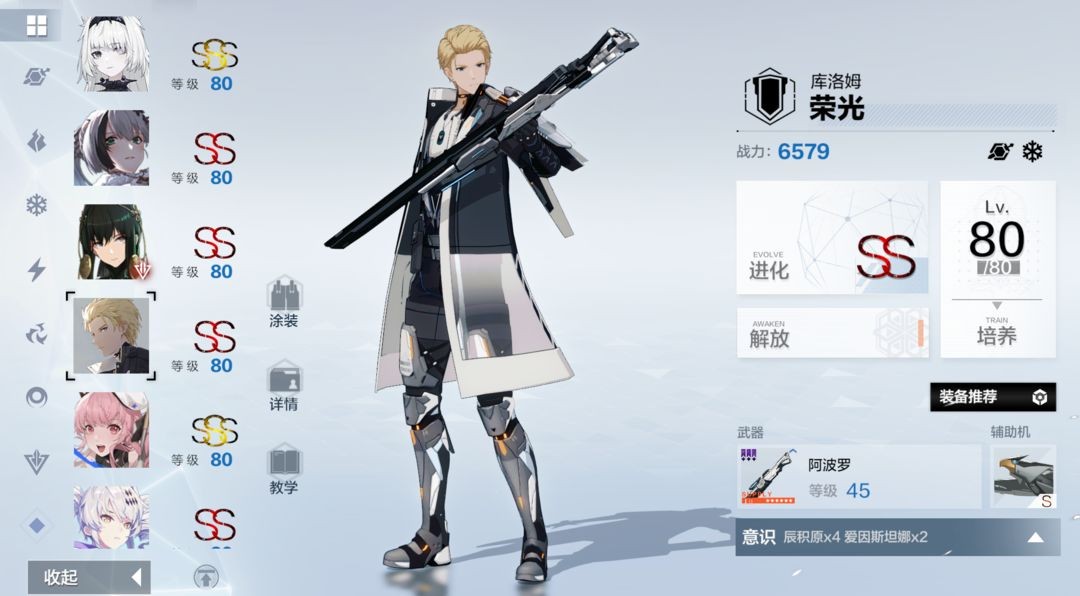Collapse the list with 收起 button
Screen dimensions: 1080x596
tap(89, 577)
